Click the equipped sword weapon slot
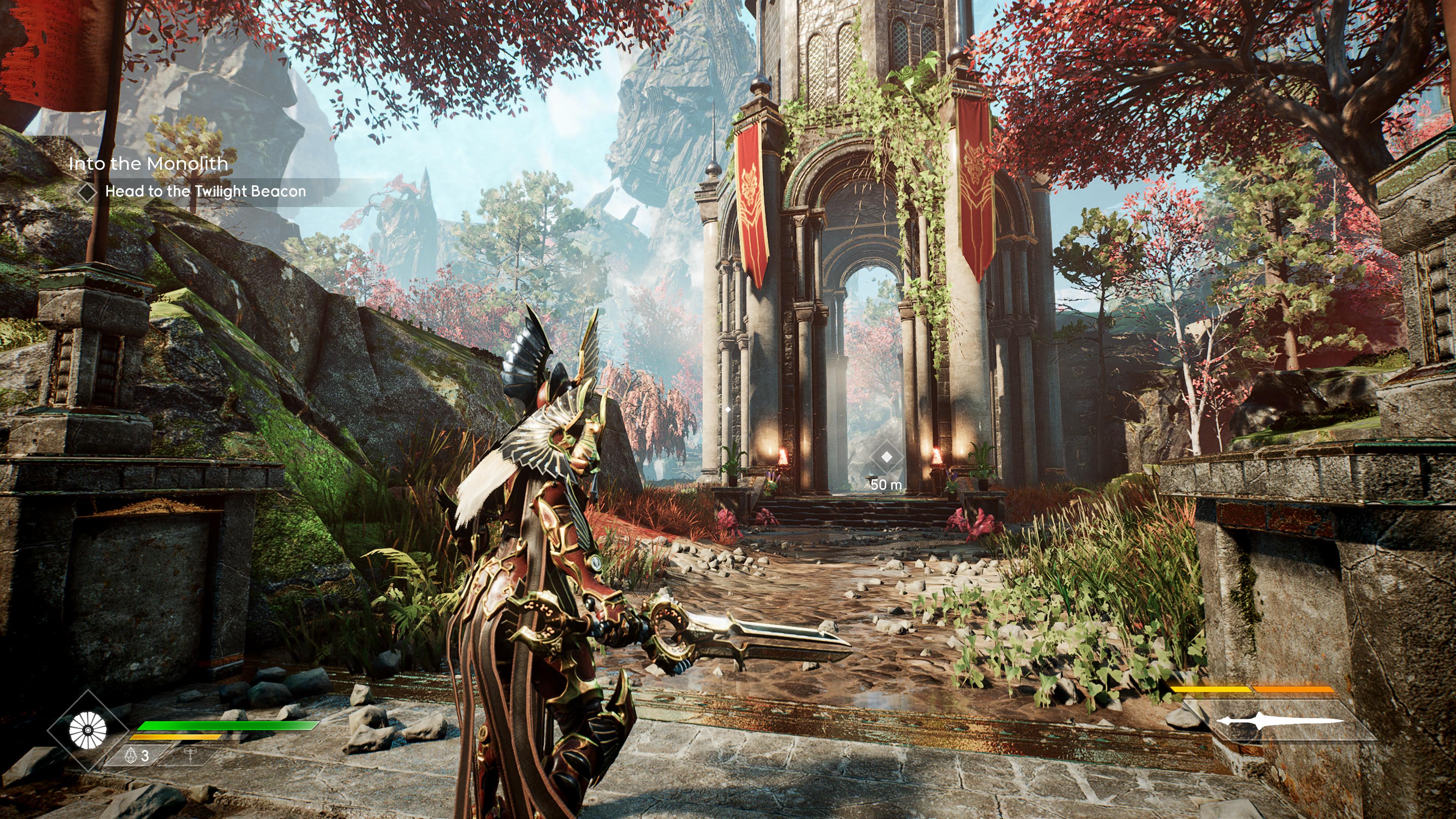This screenshot has width=1456, height=819. [x=1280, y=721]
